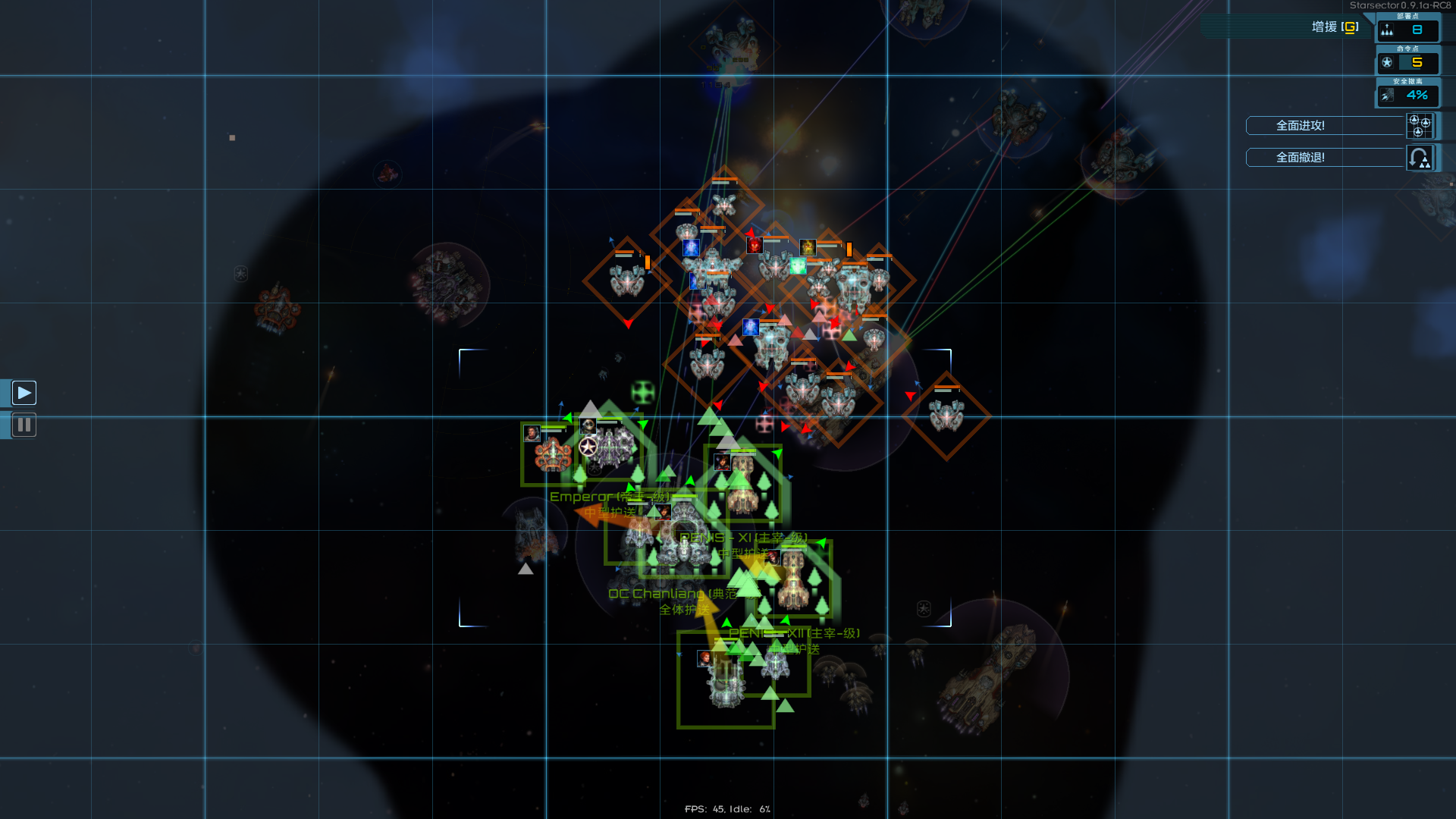Pause the battle simulation
Screen dimensions: 1456x819
(24, 425)
